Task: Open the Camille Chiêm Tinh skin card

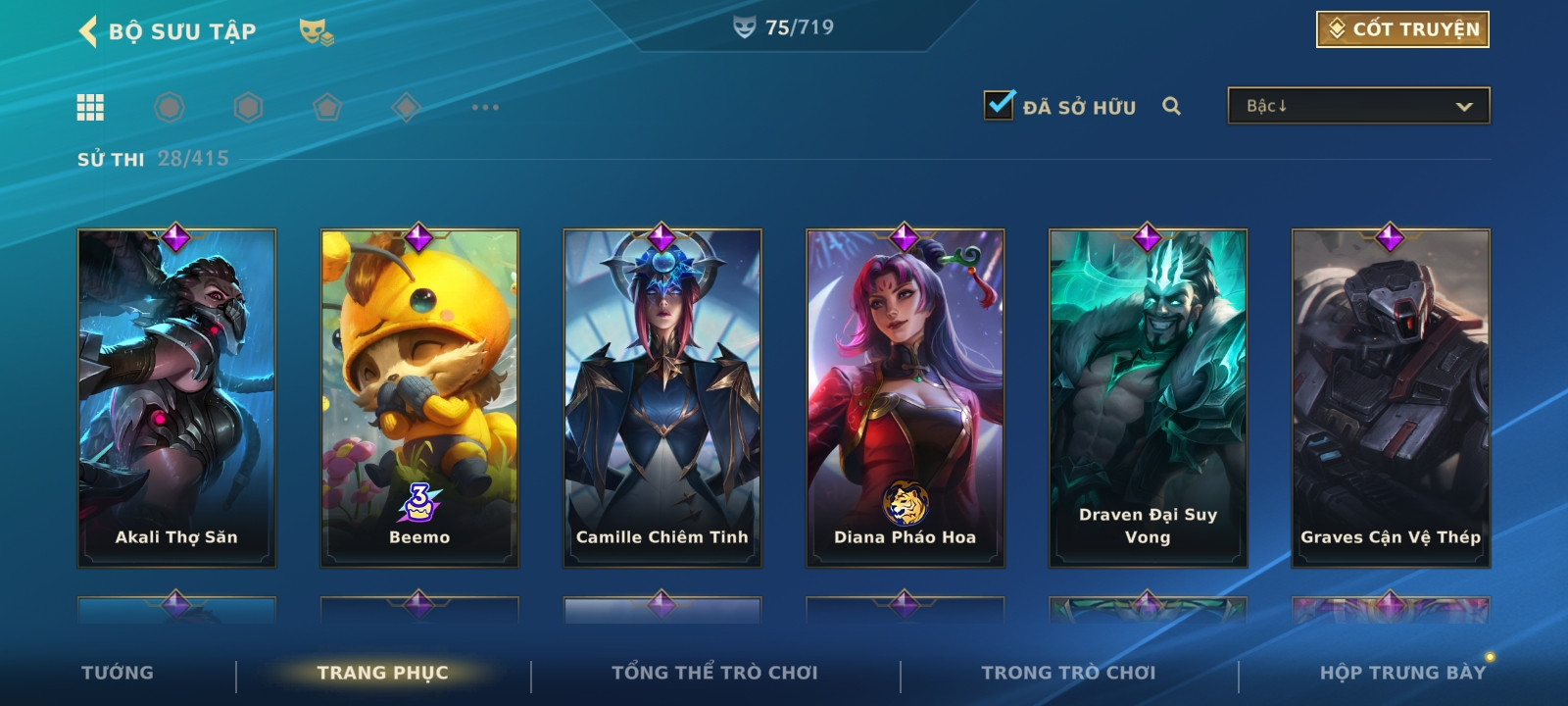Action: [x=662, y=397]
